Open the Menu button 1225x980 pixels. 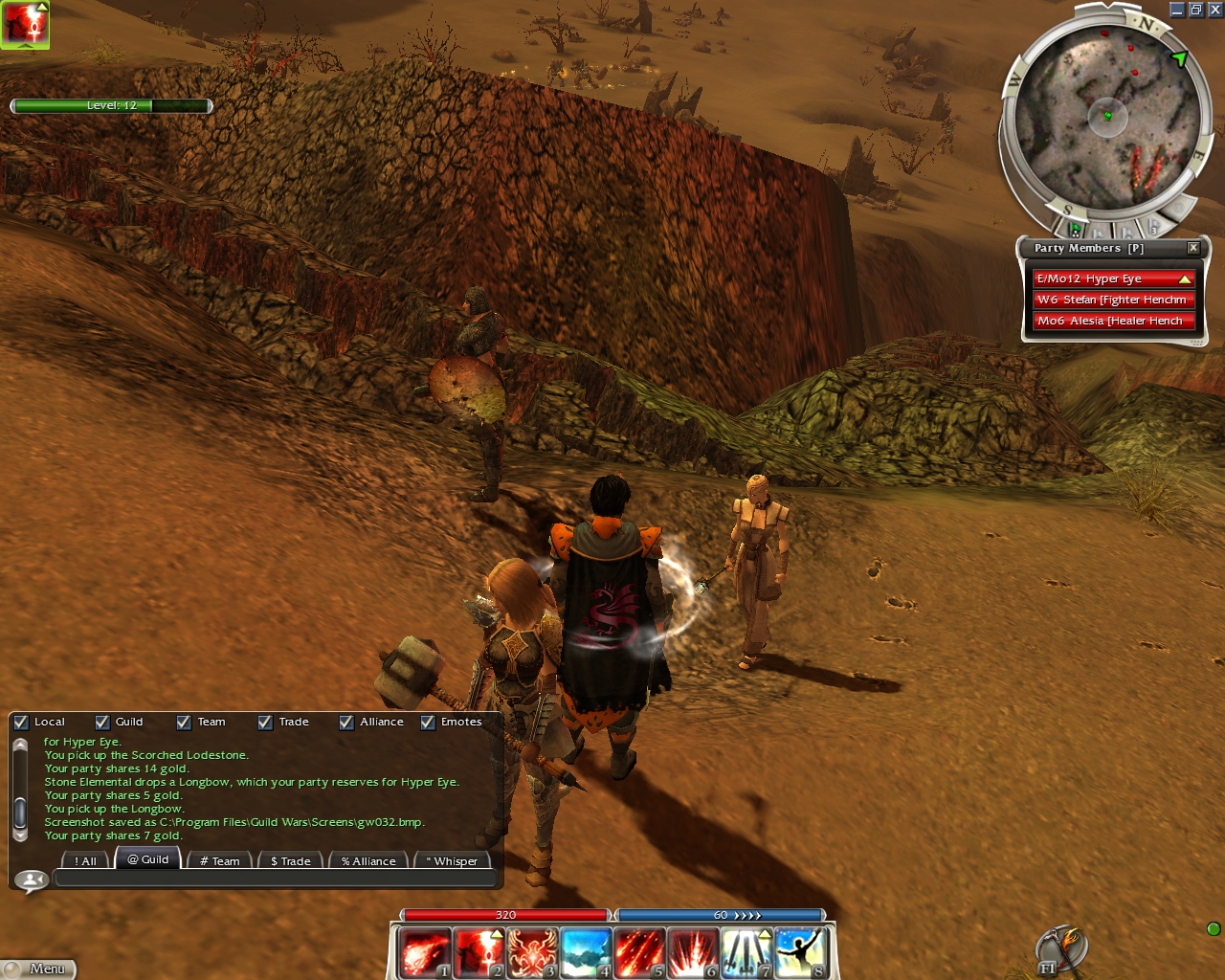38,969
